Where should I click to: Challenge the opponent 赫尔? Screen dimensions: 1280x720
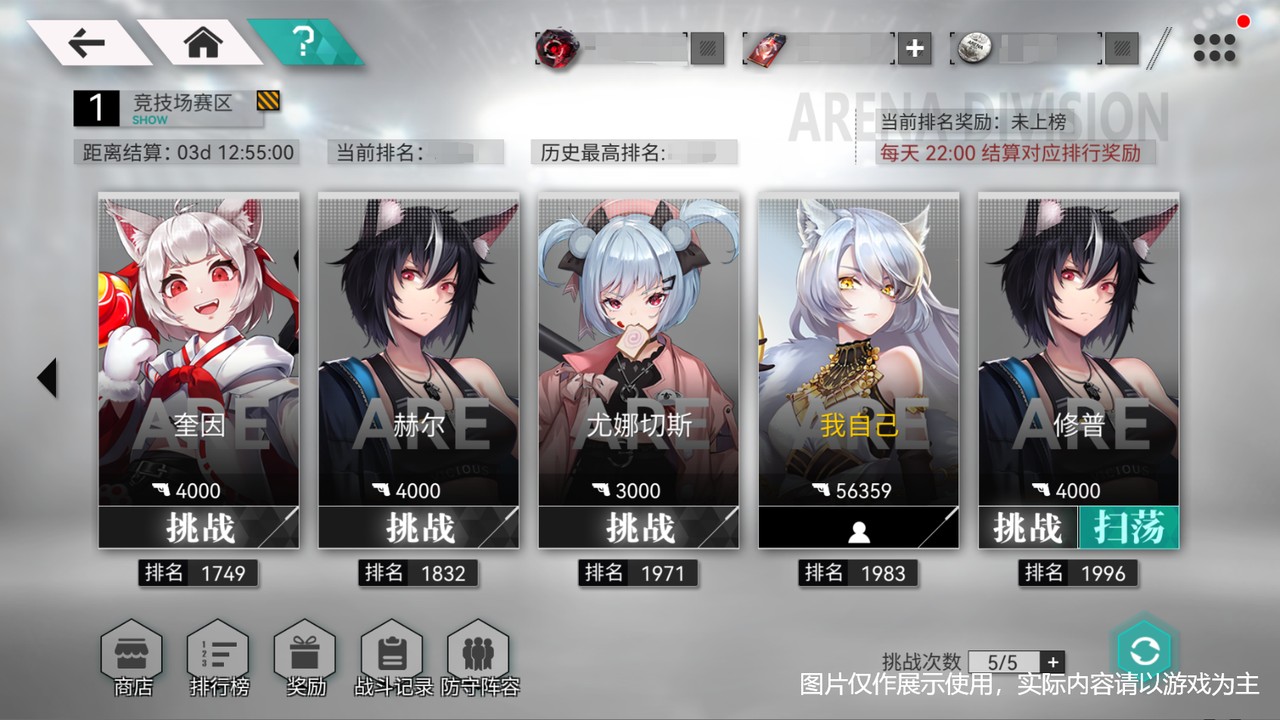click(x=417, y=527)
